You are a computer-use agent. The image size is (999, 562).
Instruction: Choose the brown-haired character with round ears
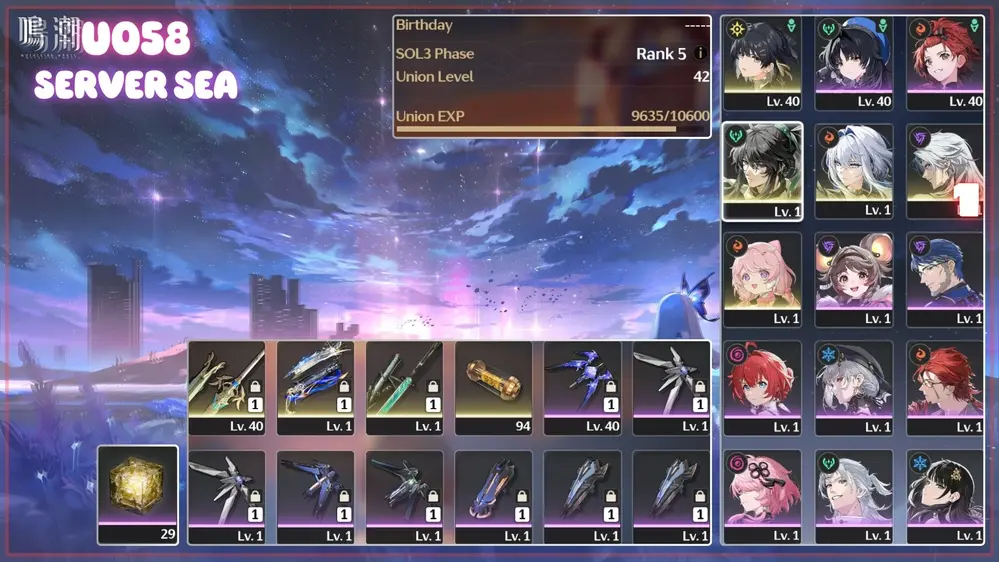click(853, 279)
